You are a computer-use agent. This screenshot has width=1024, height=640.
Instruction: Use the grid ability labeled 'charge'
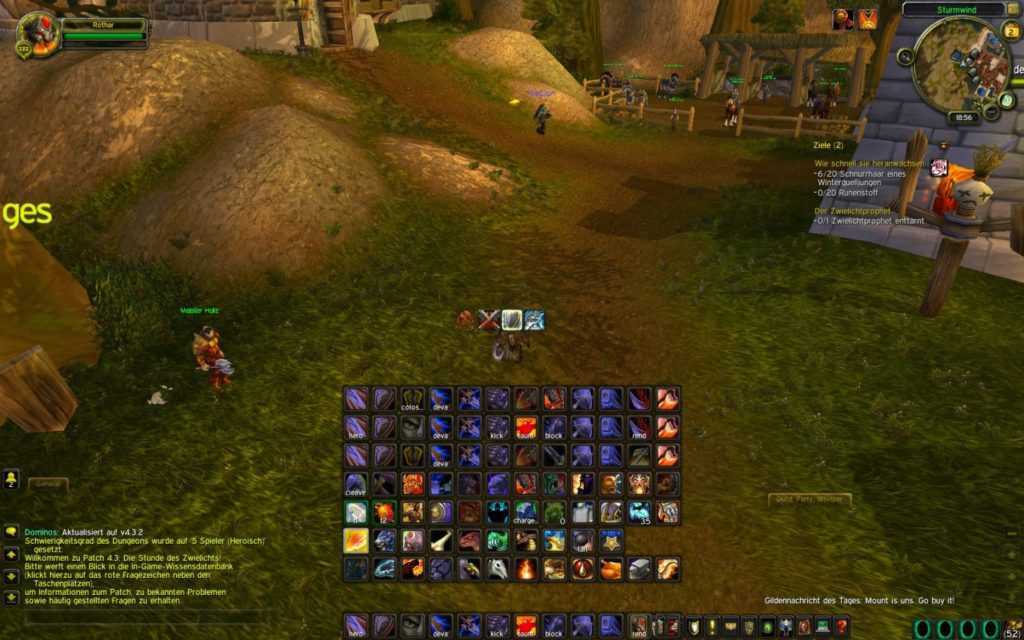pyautogui.click(x=525, y=513)
